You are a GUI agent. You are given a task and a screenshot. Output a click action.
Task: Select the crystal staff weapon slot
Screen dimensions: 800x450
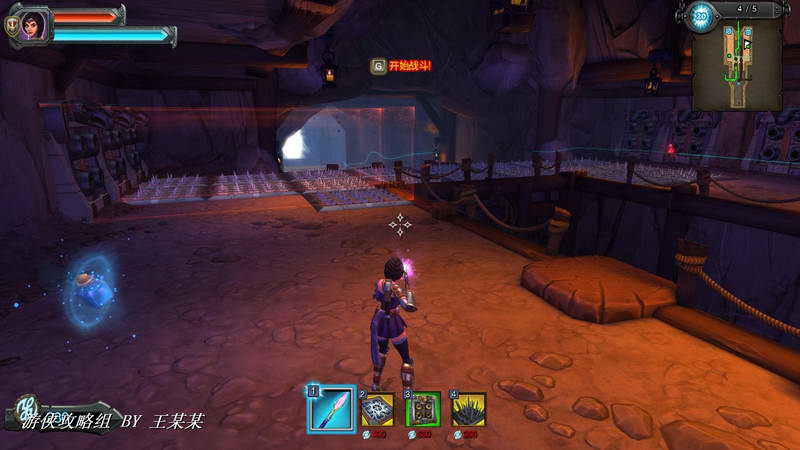click(x=331, y=409)
